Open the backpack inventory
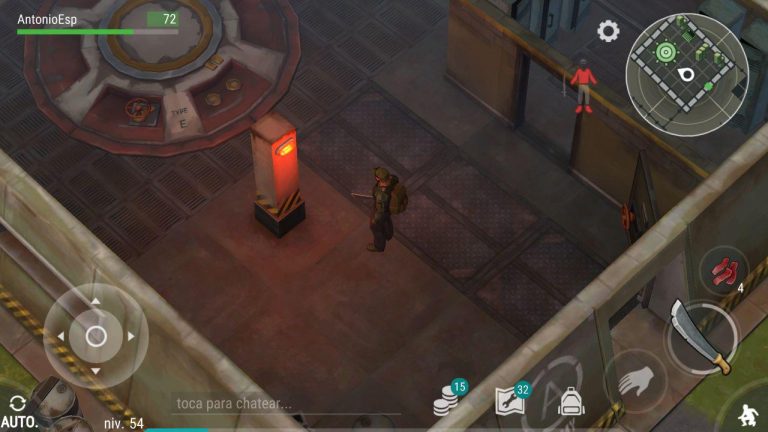Image resolution: width=768 pixels, height=432 pixels. (x=571, y=403)
